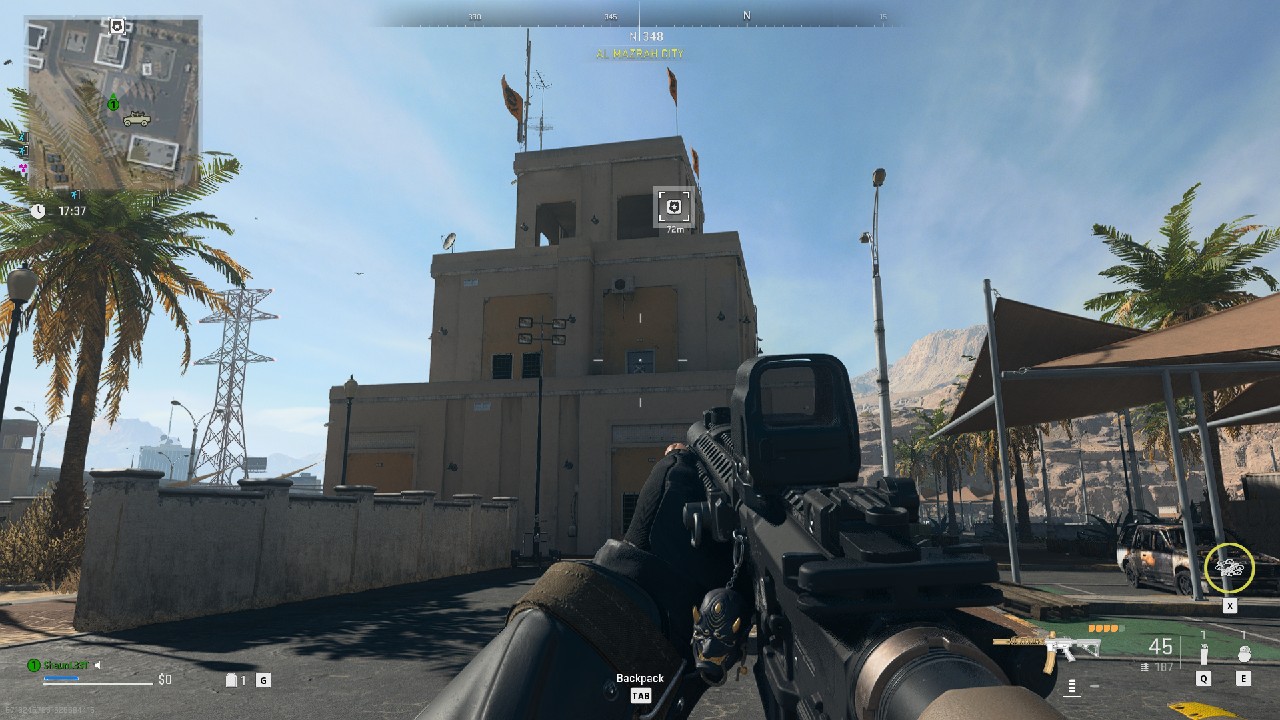
Task: Click the buy station icon atop the minimap
Action: pyautogui.click(x=117, y=26)
